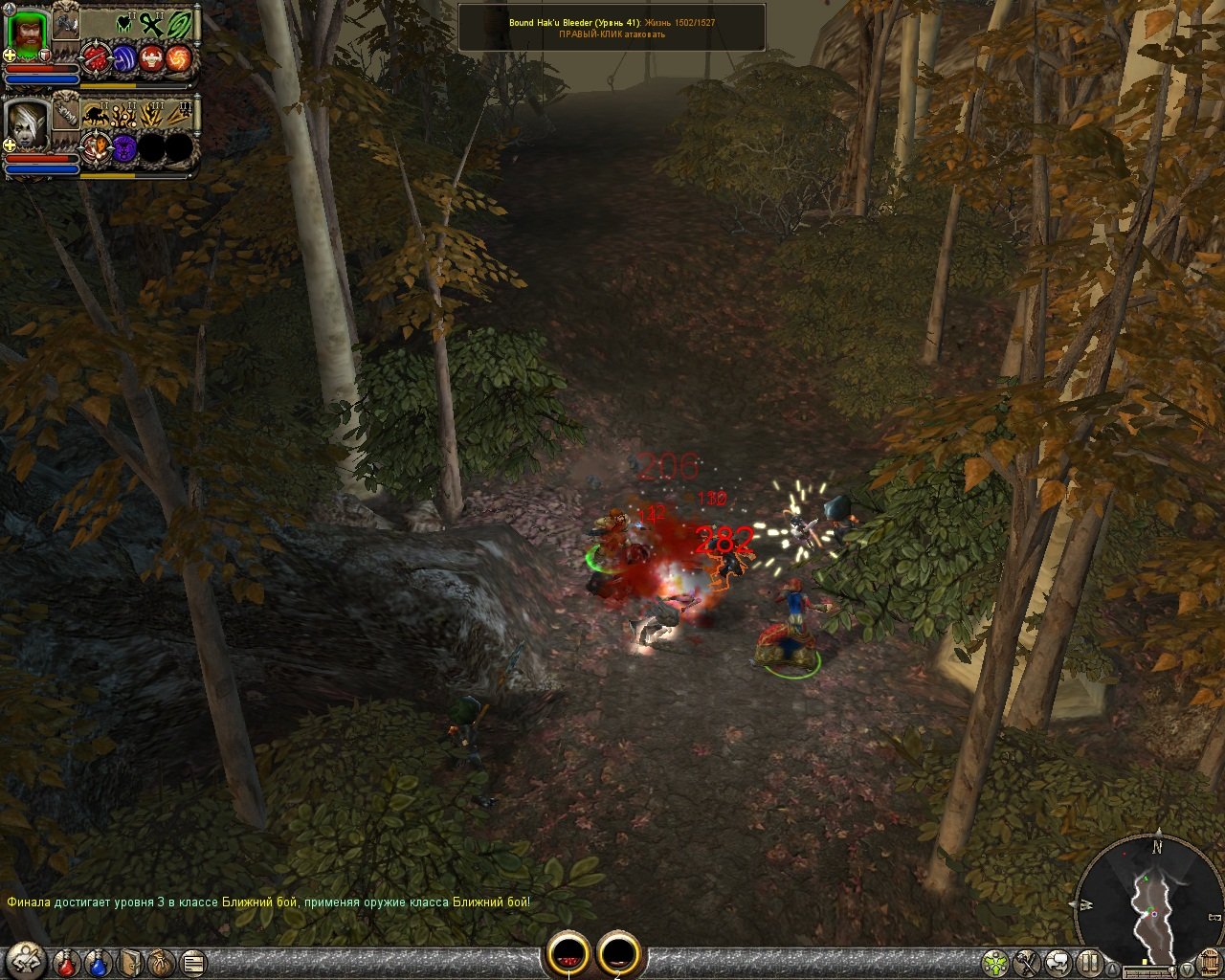Select the red-bearded dwarf character portrait
The width and height of the screenshot is (1225, 980).
click(x=28, y=34)
